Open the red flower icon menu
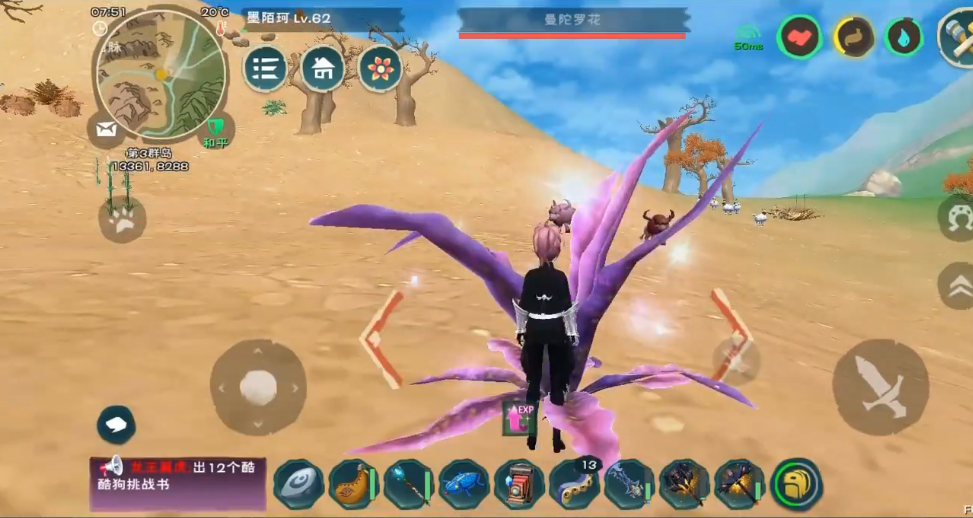 click(x=380, y=68)
